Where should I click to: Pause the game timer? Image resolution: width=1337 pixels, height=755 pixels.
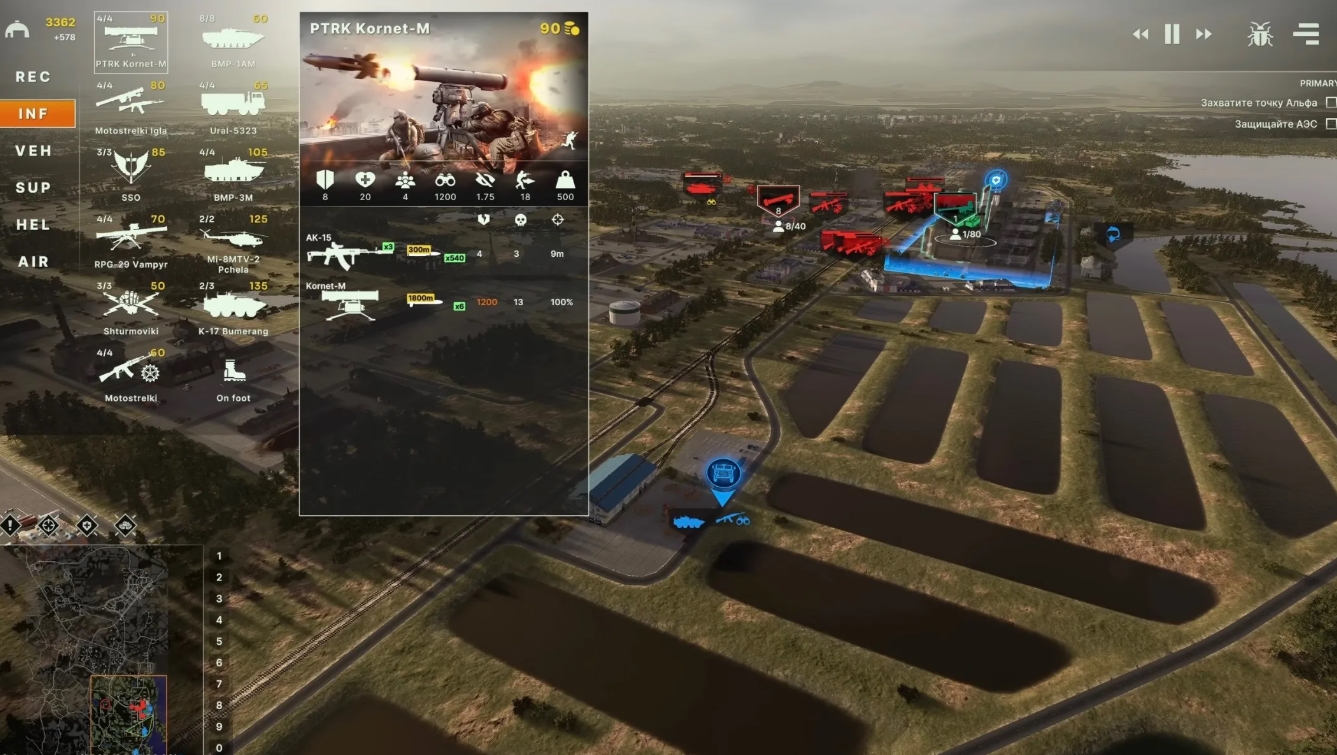[x=1171, y=33]
